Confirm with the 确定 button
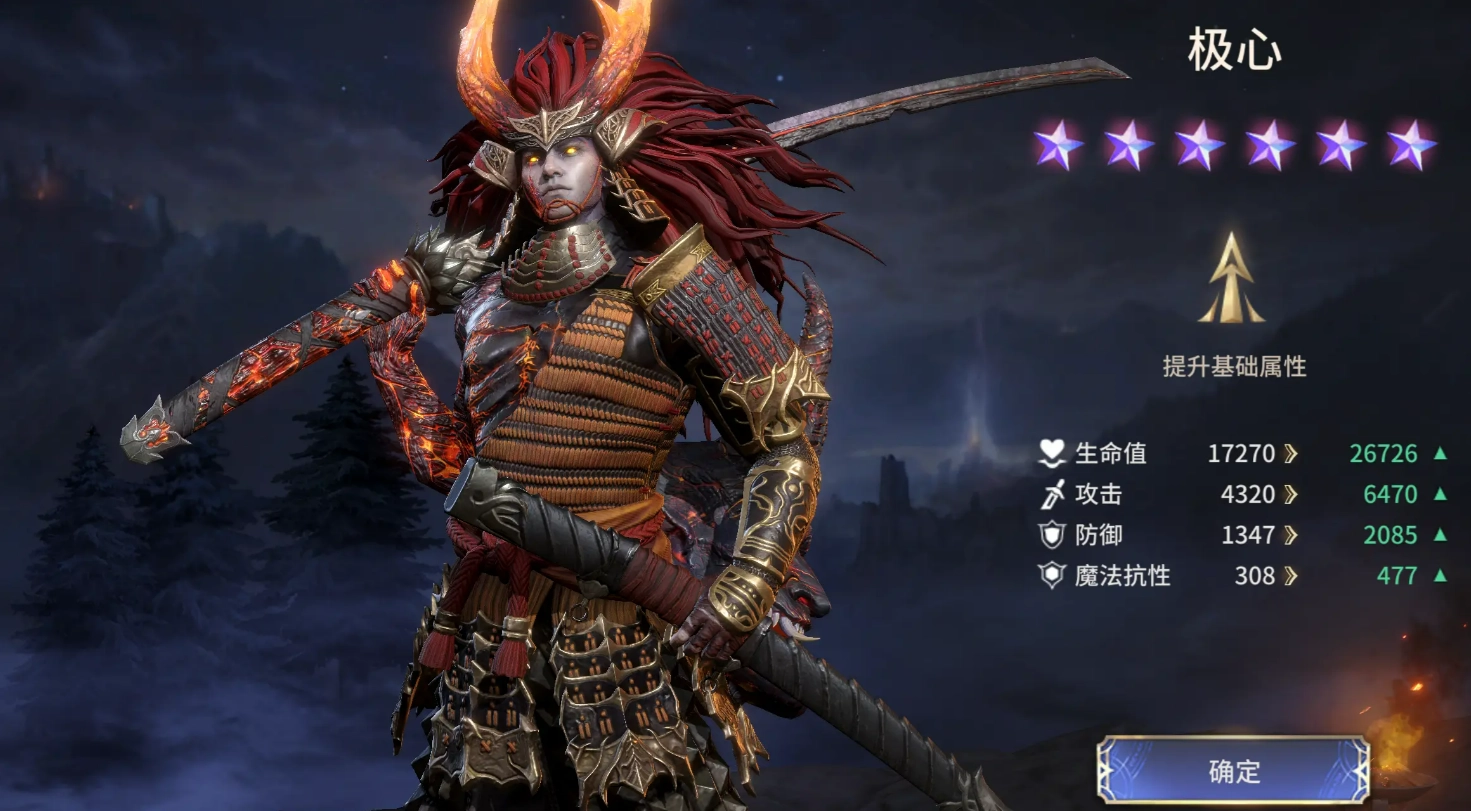Screen dimensions: 1471x811 pos(1234,771)
